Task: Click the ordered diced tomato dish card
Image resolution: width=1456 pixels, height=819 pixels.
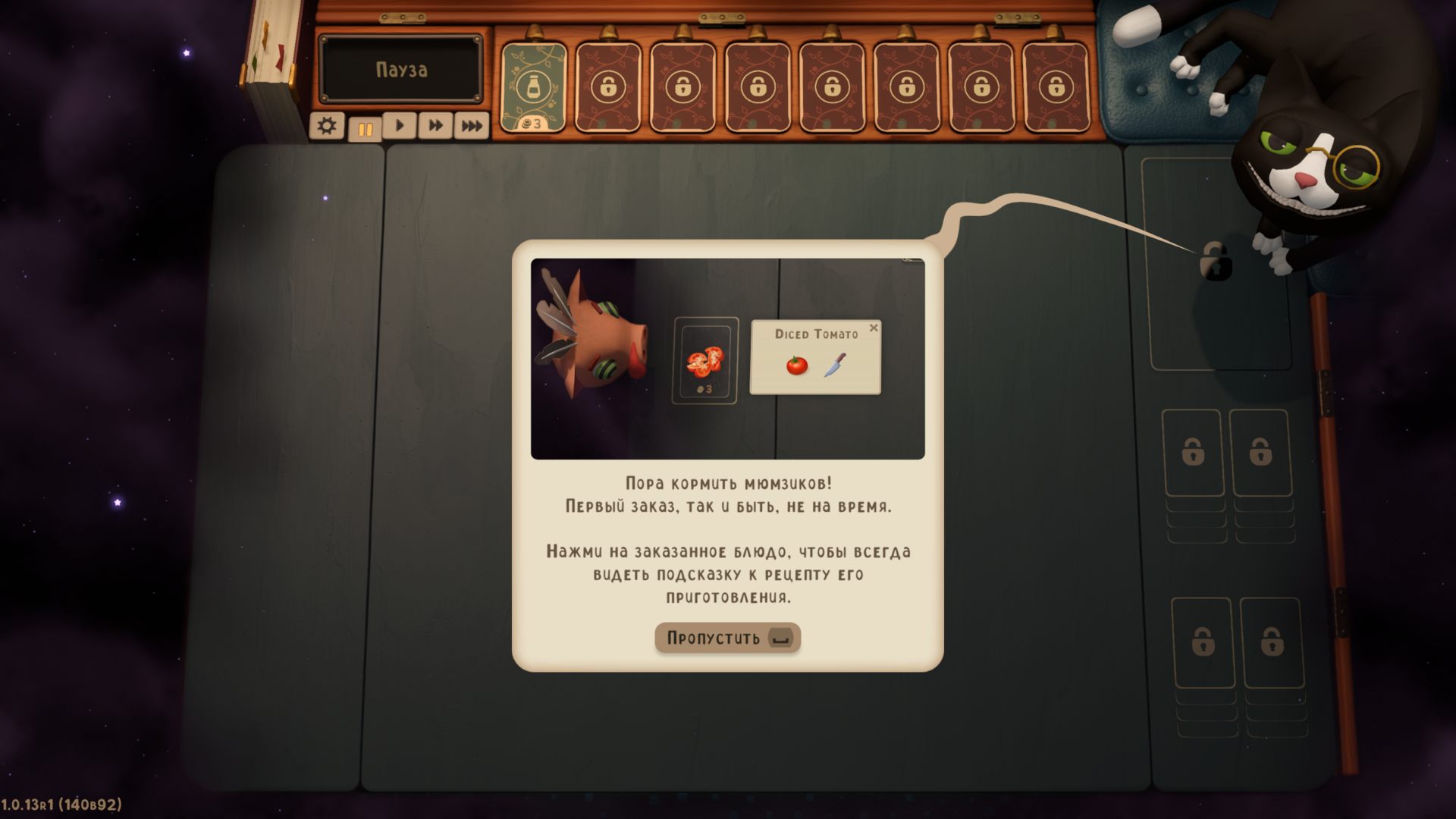Action: coord(705,360)
